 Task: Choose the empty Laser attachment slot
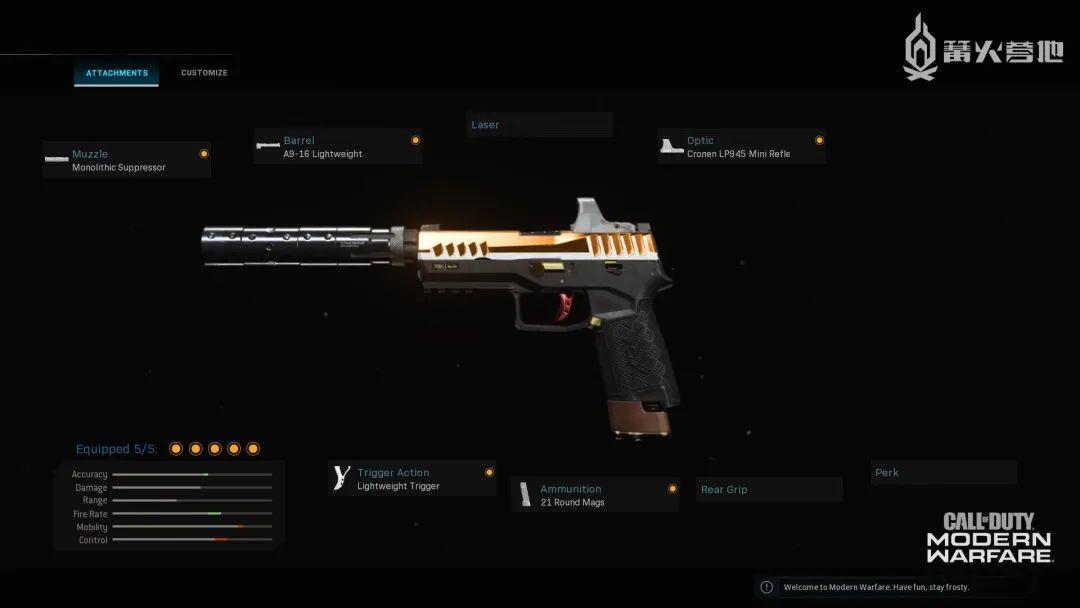coord(540,125)
